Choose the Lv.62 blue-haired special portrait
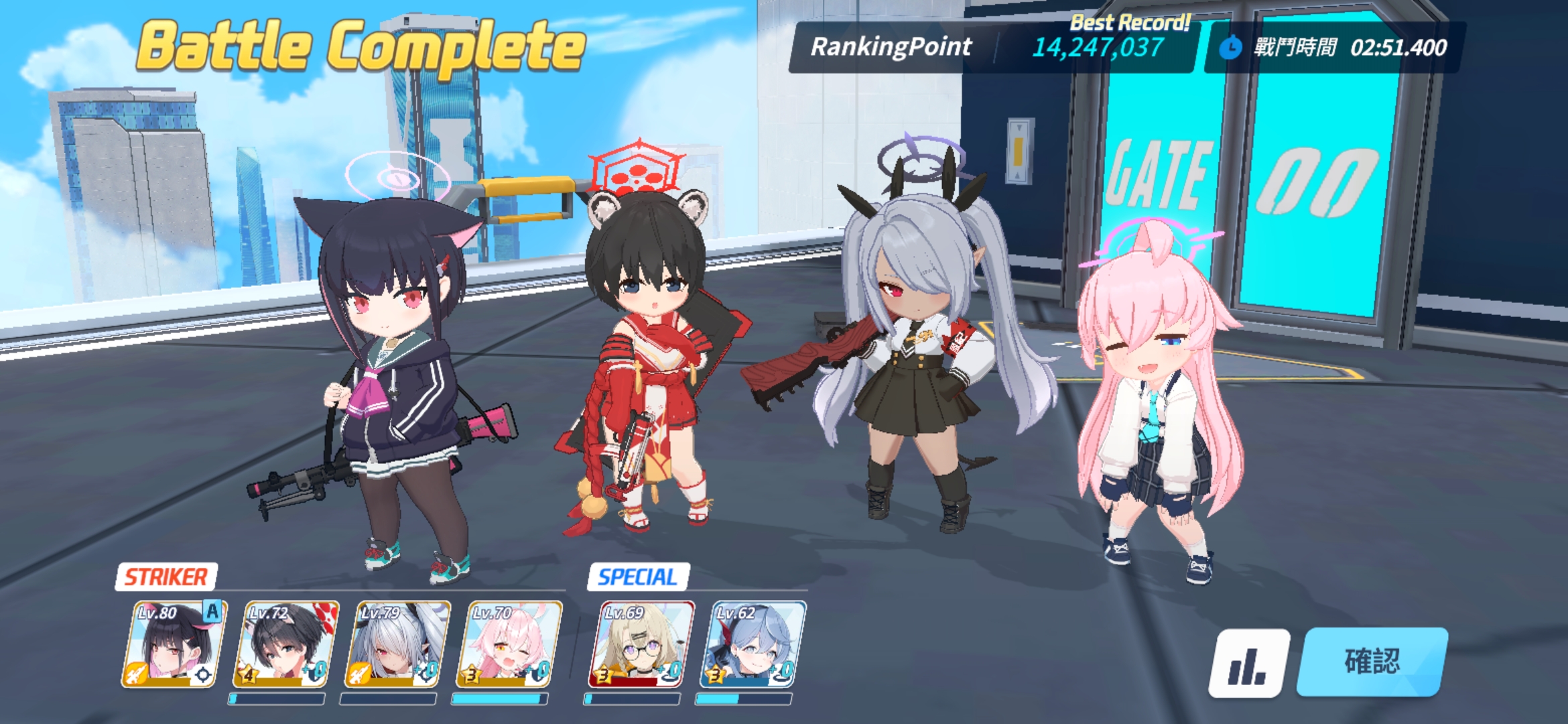1568x724 pixels. pos(752,644)
